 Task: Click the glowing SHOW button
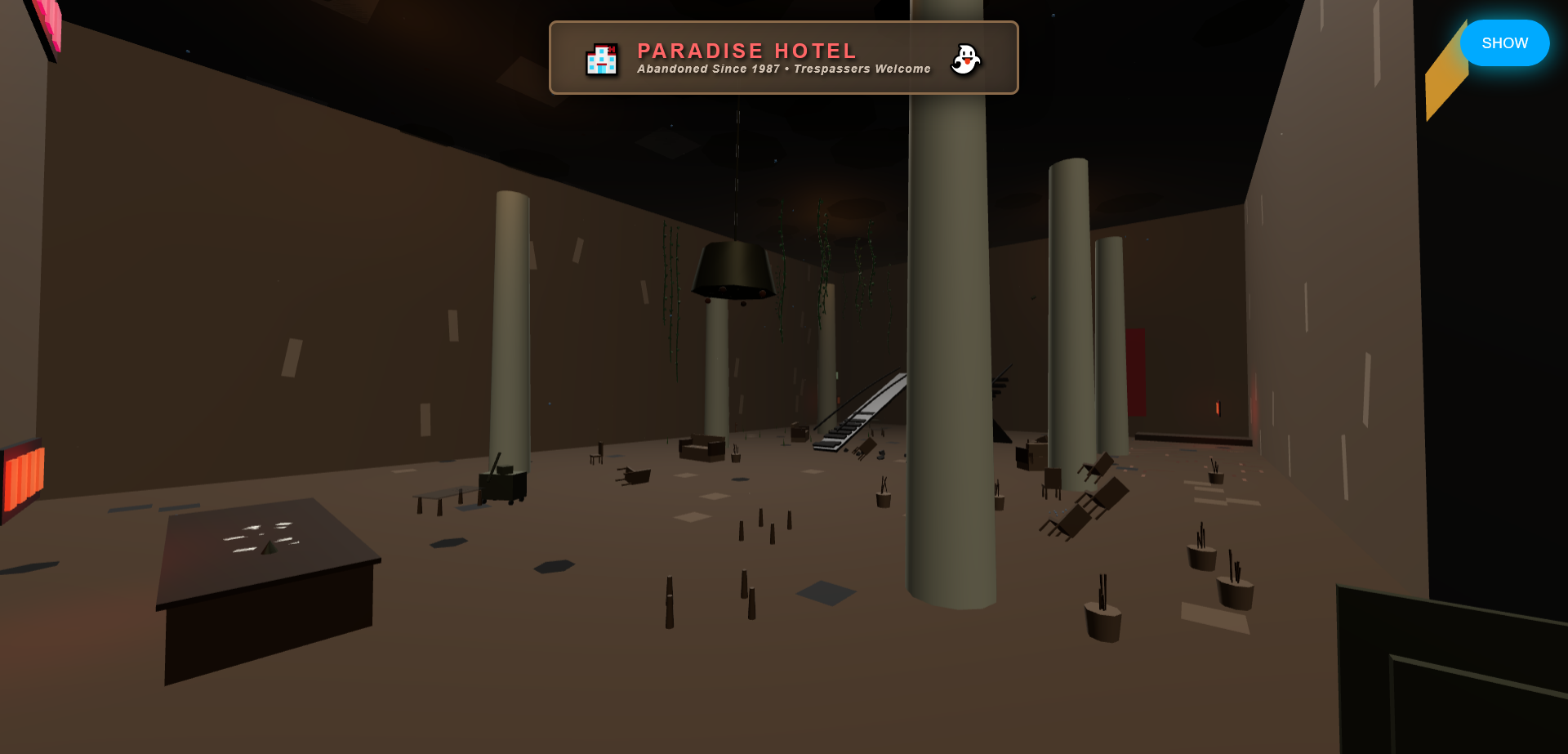click(x=1504, y=42)
